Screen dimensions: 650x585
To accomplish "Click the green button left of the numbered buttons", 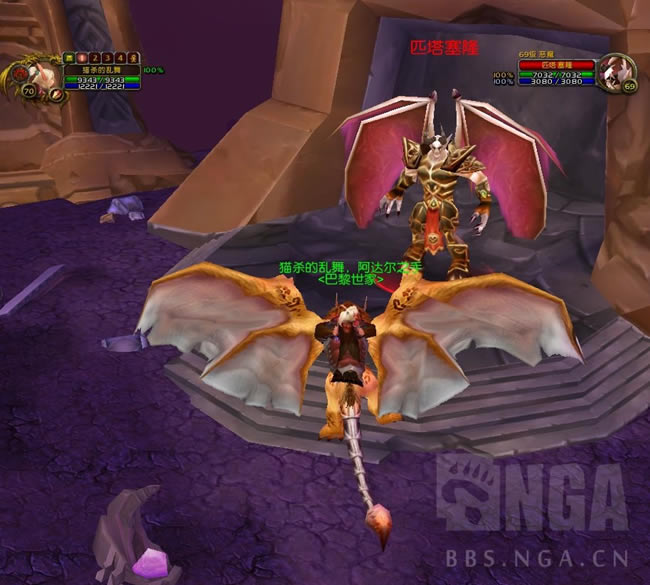I will coord(70,58).
